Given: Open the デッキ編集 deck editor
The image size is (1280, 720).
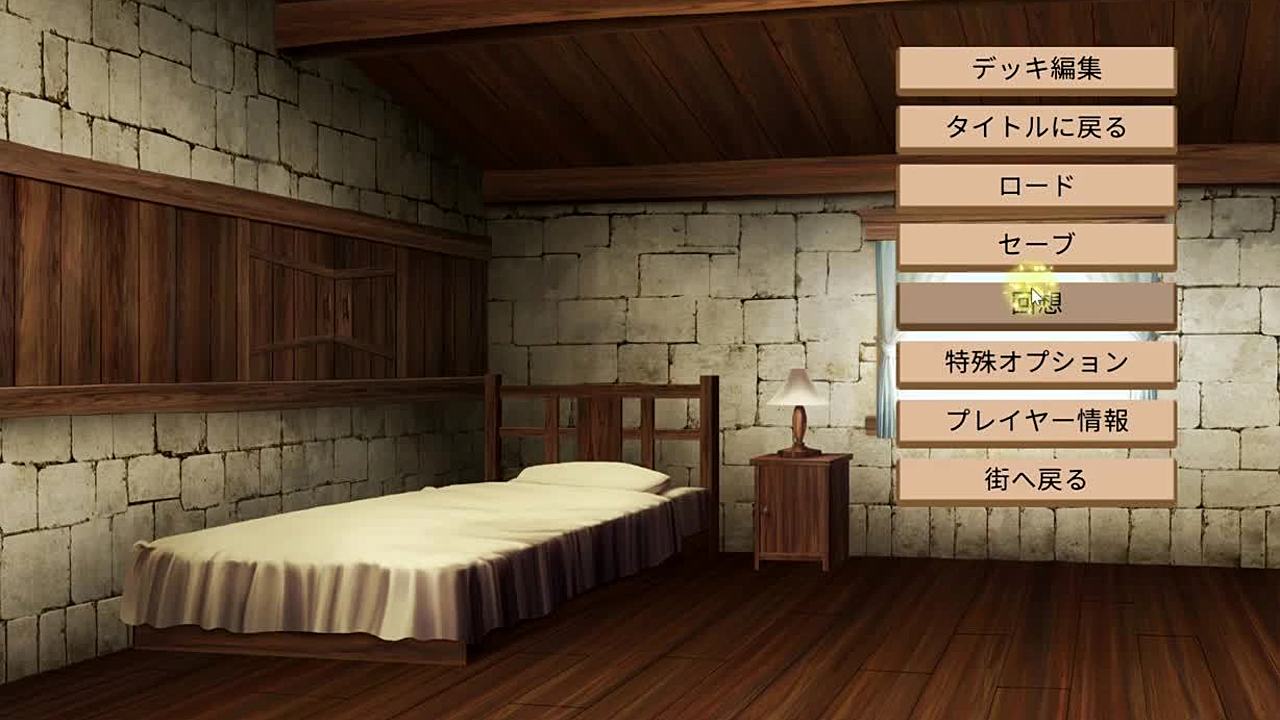Looking at the screenshot, I should click(1036, 69).
